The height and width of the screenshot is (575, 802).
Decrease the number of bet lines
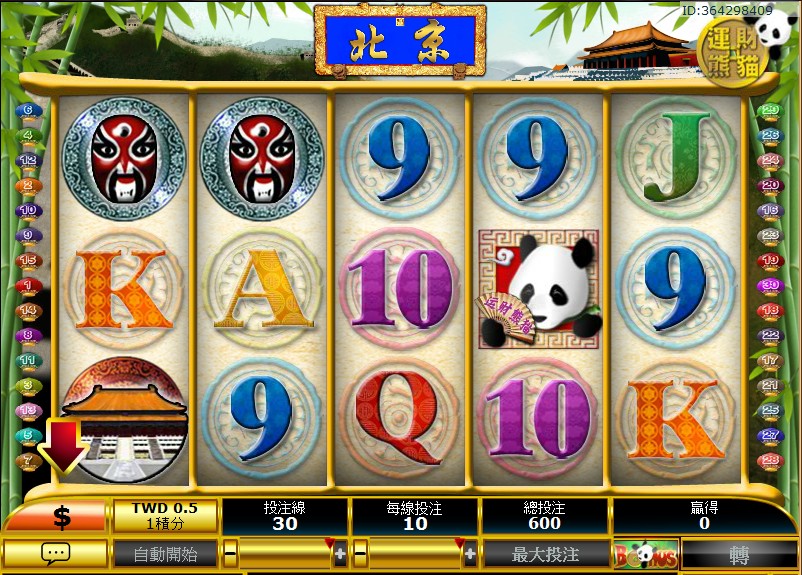click(x=230, y=553)
